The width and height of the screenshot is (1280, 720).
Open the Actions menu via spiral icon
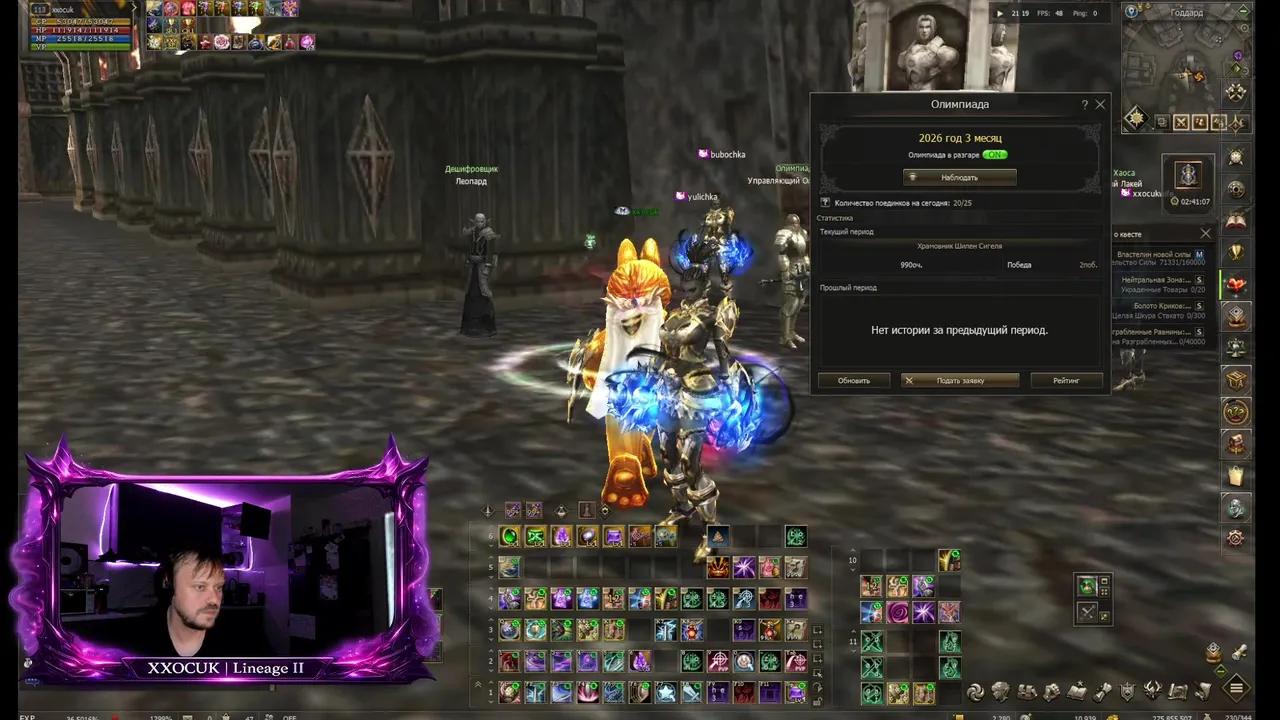click(x=975, y=690)
